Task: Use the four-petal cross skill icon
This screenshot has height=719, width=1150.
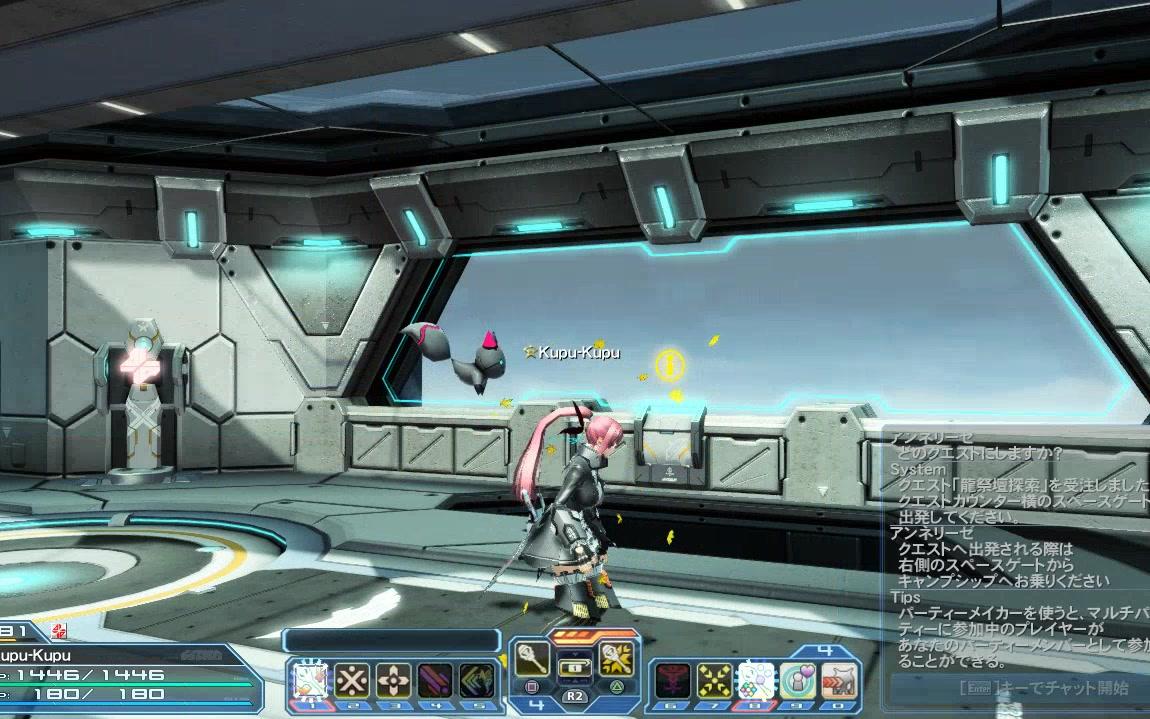Action: 393,680
